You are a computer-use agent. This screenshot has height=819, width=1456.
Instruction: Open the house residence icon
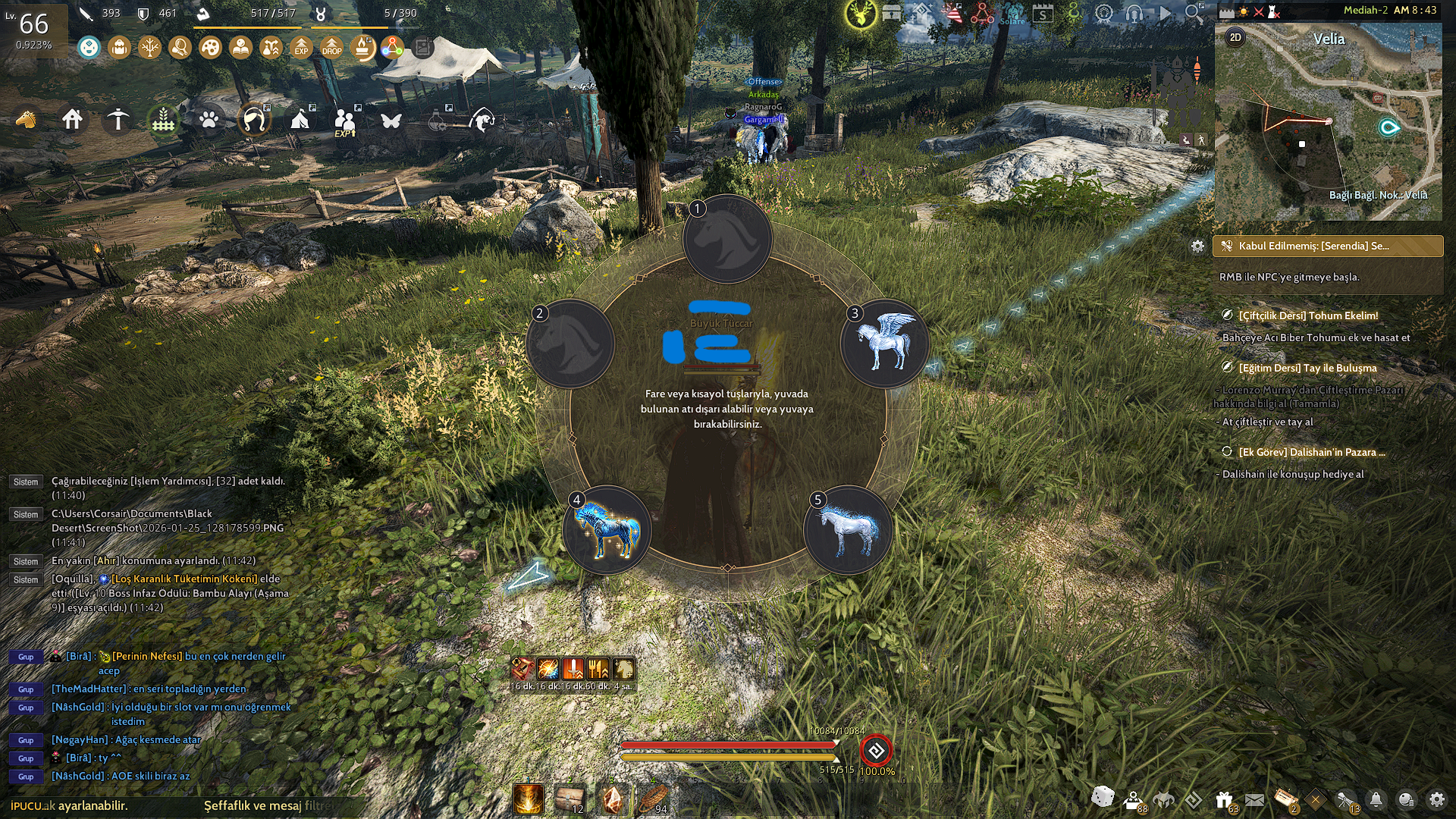73,120
